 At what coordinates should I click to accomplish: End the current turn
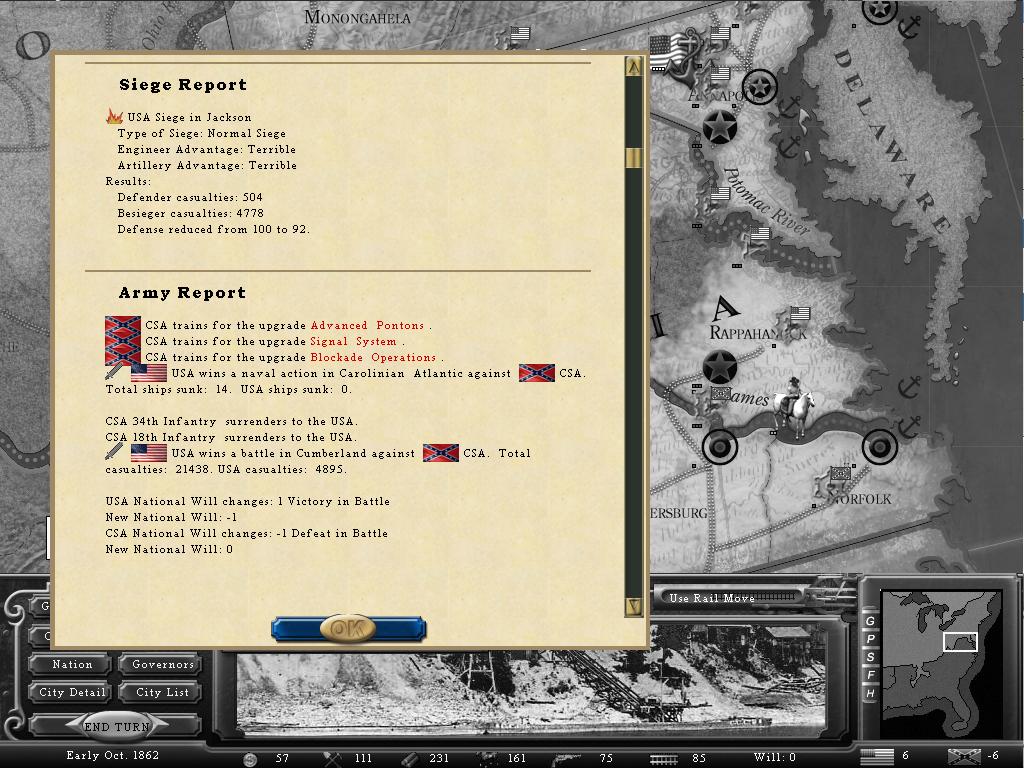coord(116,727)
